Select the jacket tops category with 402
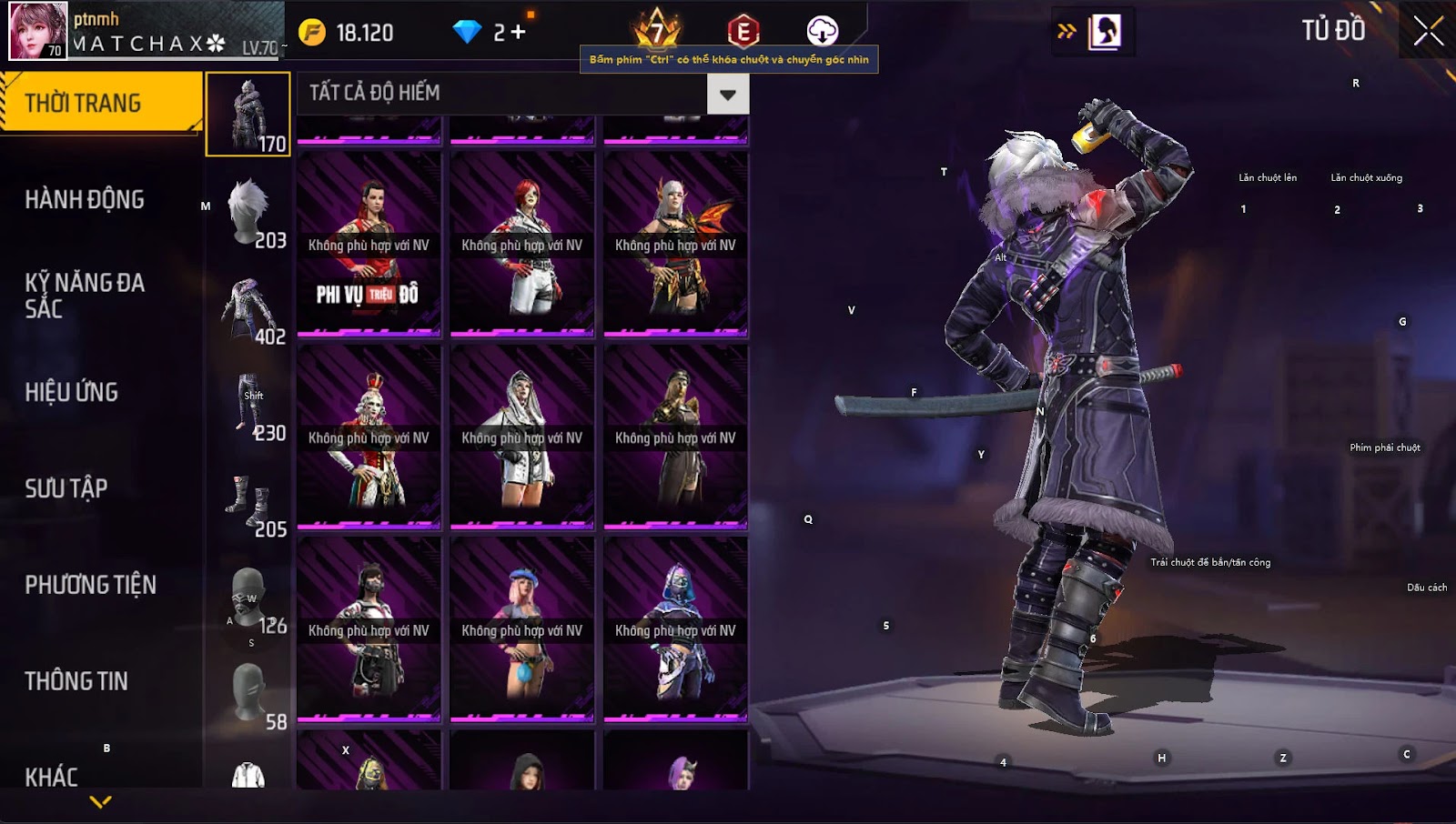This screenshot has height=824, width=1456. pyautogui.click(x=248, y=309)
